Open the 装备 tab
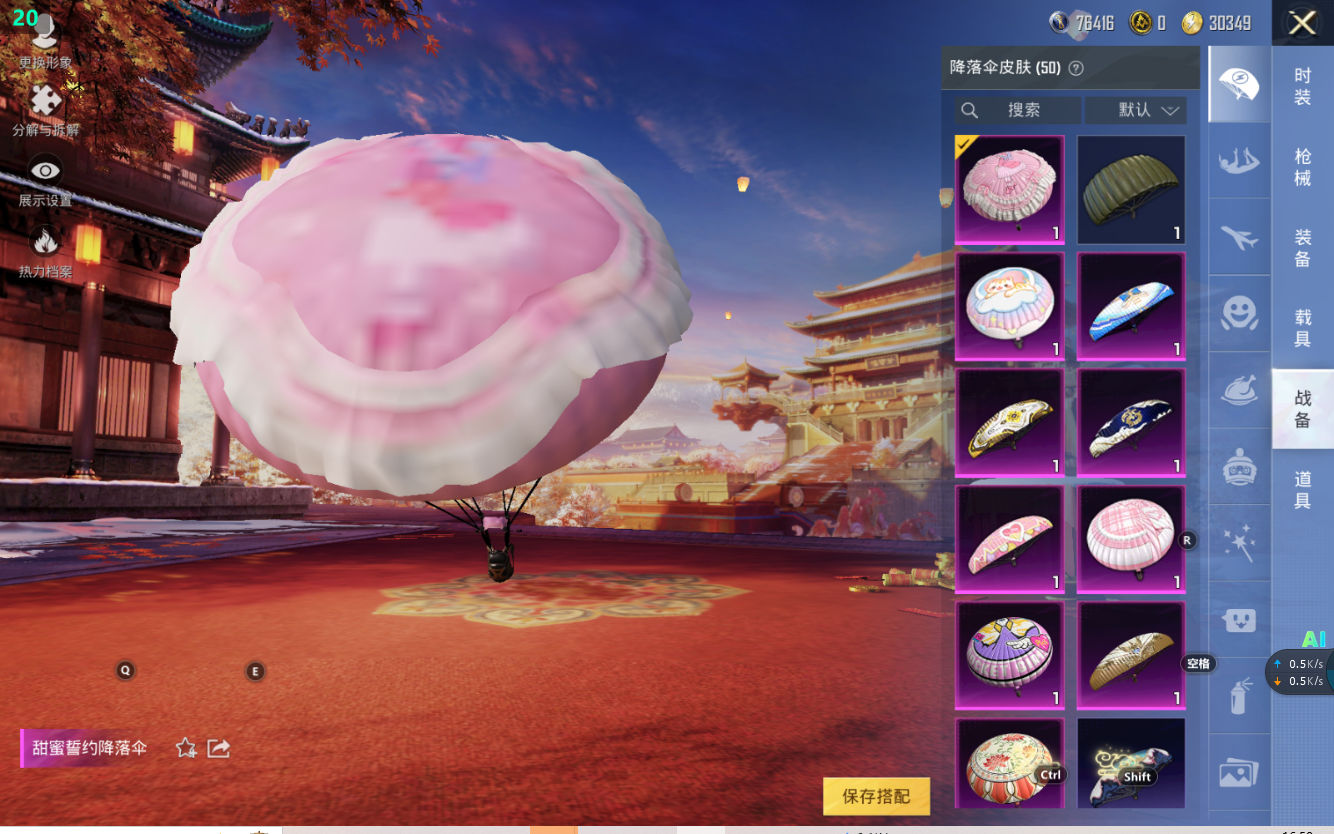The height and width of the screenshot is (834, 1334). (x=1302, y=248)
